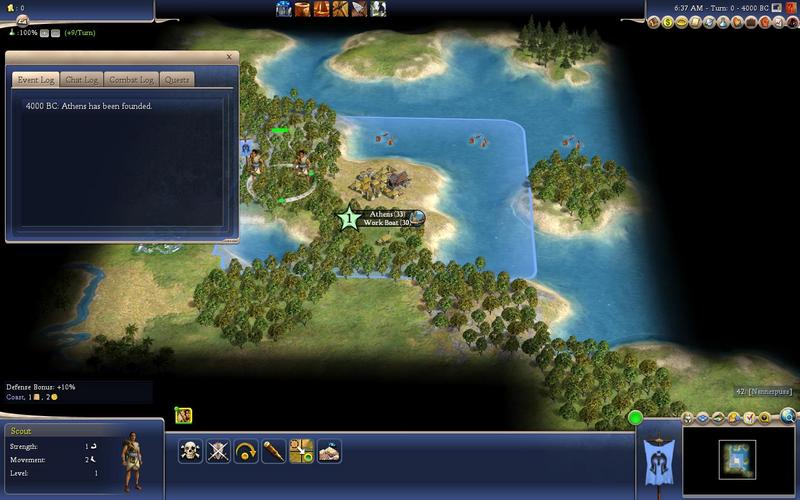The height and width of the screenshot is (500, 800).
Task: Open the Combat Log tab
Action: pyautogui.click(x=131, y=79)
